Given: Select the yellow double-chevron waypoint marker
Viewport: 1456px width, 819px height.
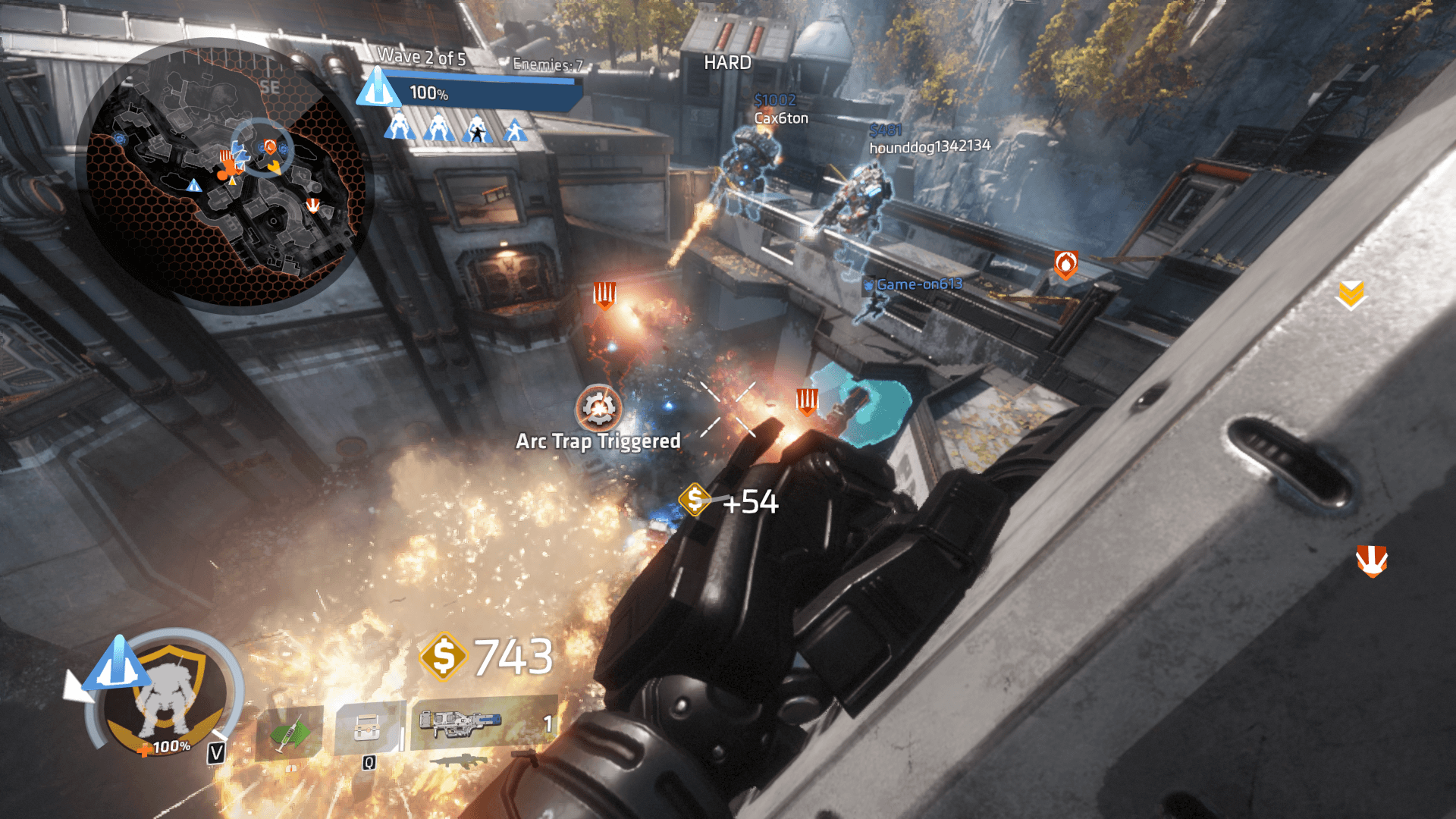Looking at the screenshot, I should pyautogui.click(x=1350, y=295).
